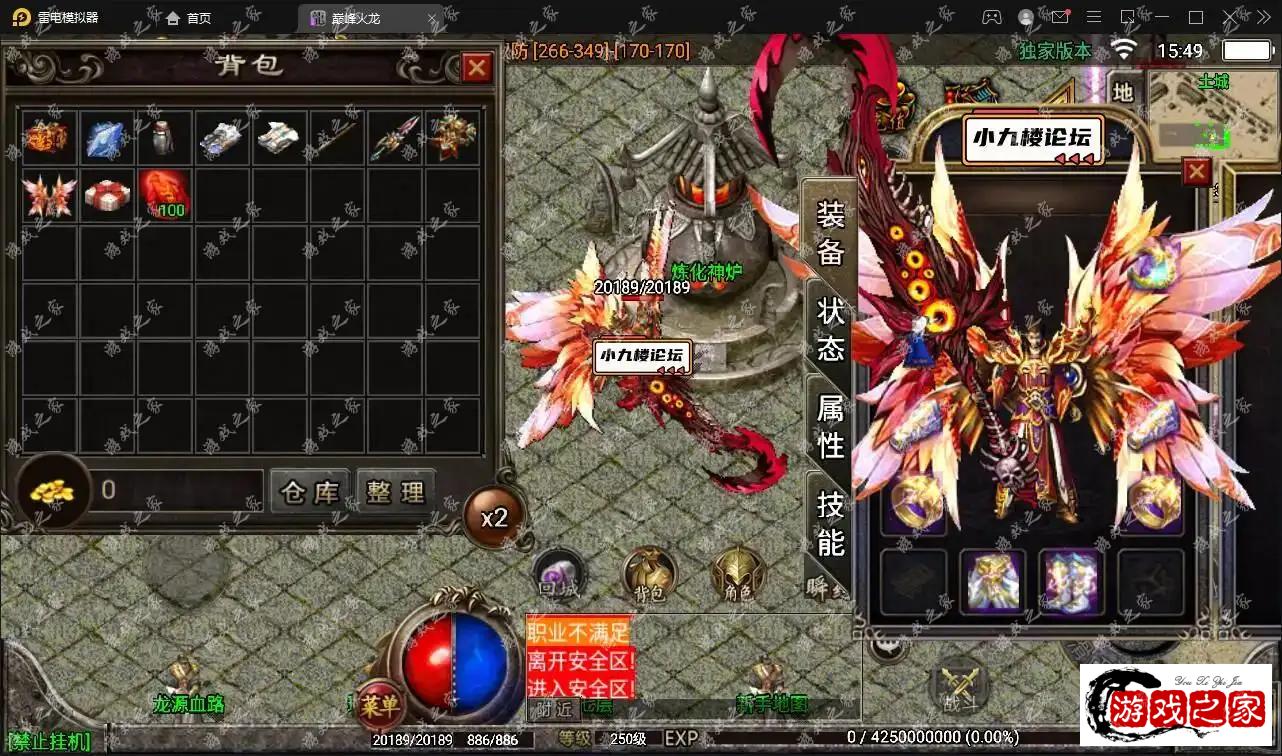Select the pink wings item in the bag
This screenshot has width=1282, height=756.
48,196
